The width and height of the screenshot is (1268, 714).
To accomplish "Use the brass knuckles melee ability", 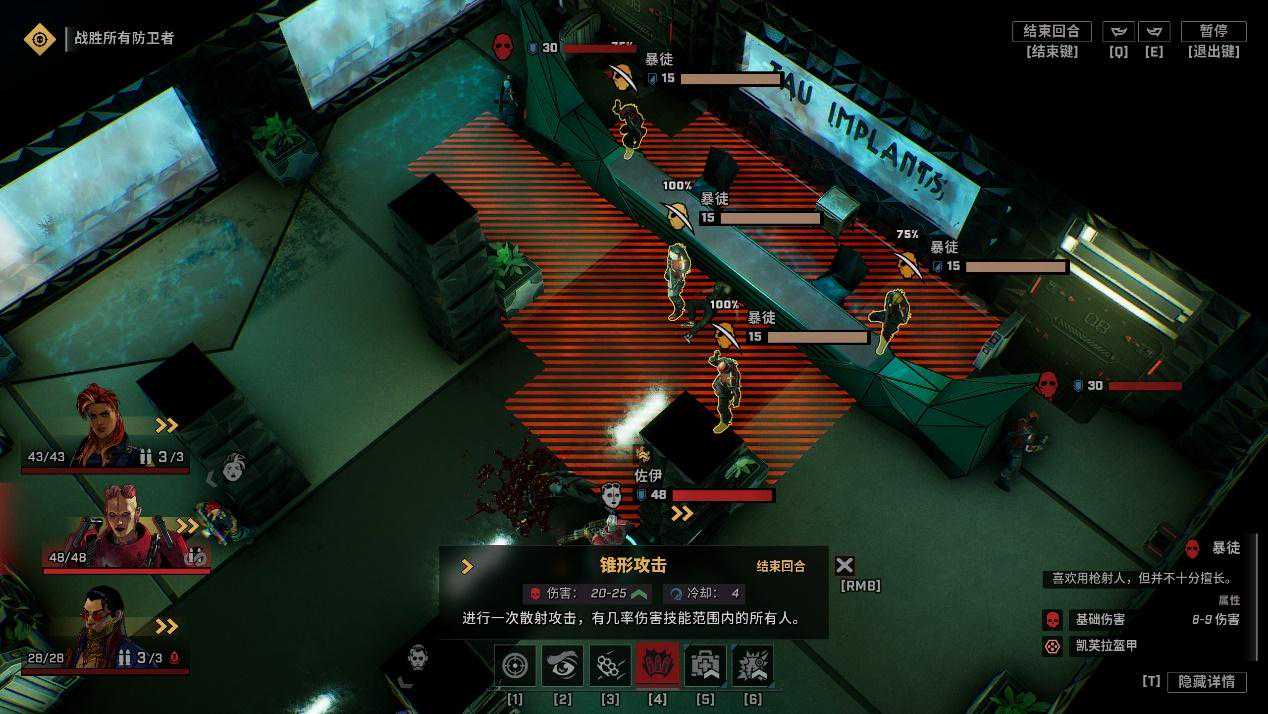I will [610, 665].
